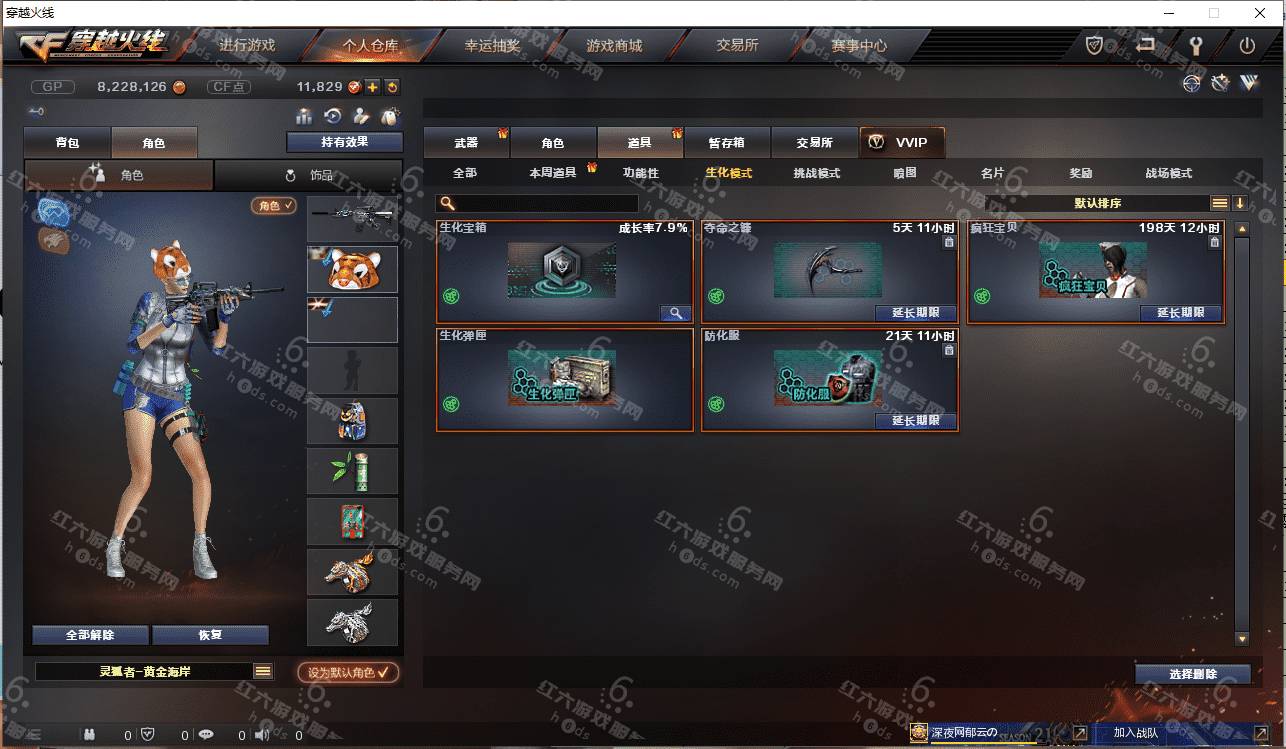This screenshot has height=749, width=1286.
Task: Select the 挑战模式 sub-category
Action: pyautogui.click(x=816, y=173)
